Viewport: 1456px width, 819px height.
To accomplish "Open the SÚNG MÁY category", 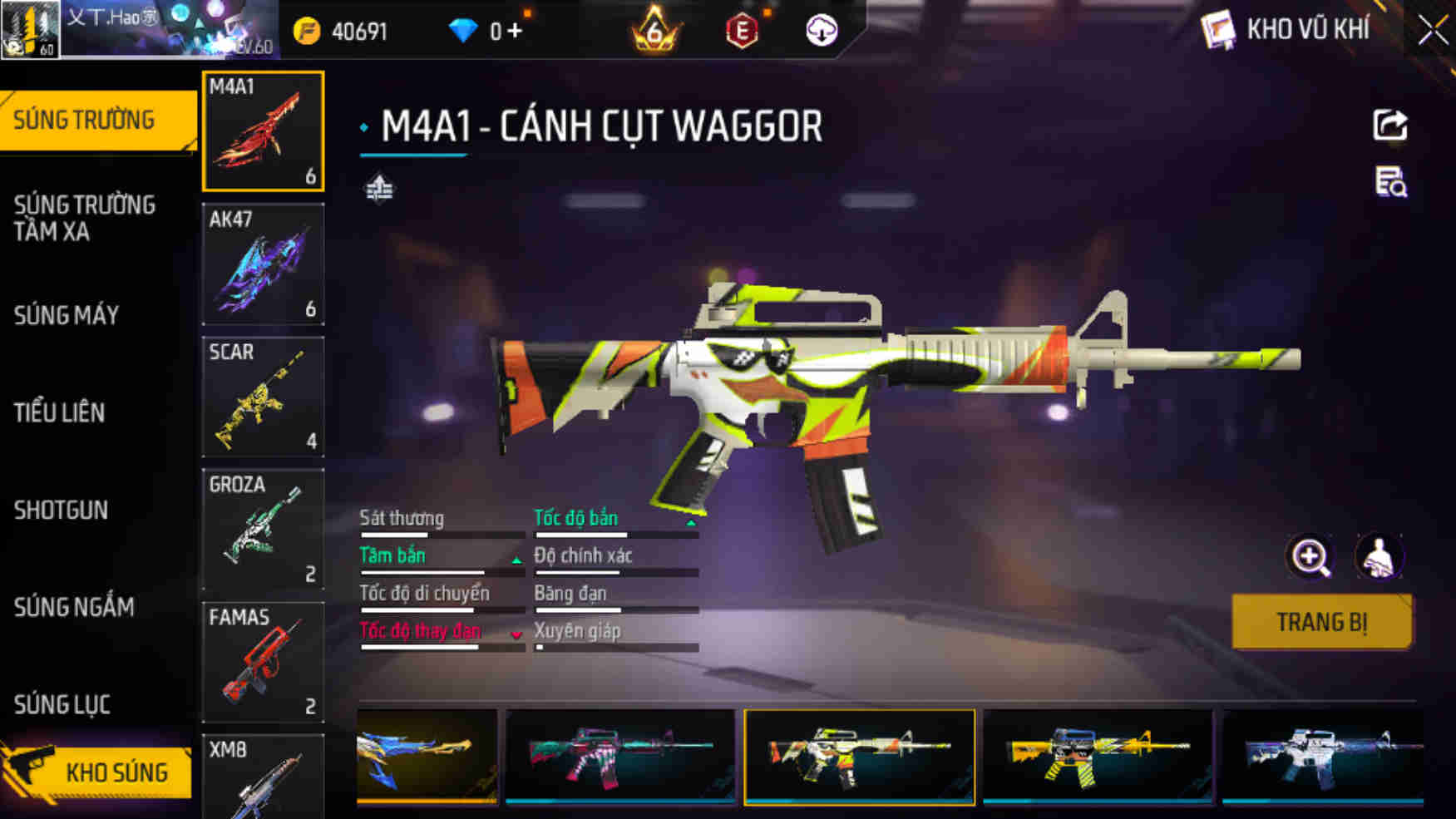I will (x=67, y=315).
